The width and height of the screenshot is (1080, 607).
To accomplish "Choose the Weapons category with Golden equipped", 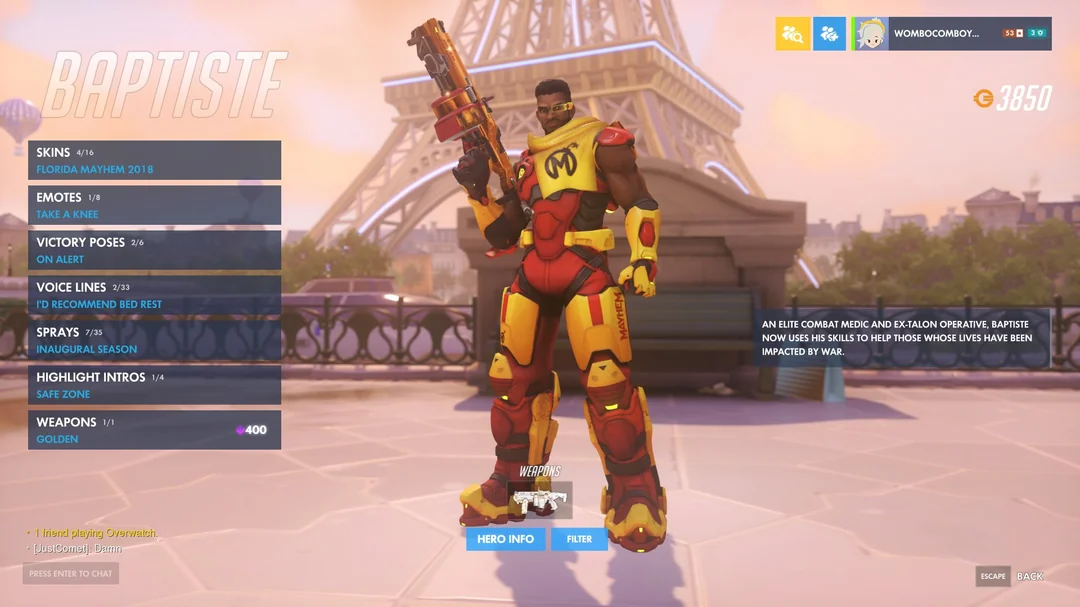I will (x=154, y=430).
